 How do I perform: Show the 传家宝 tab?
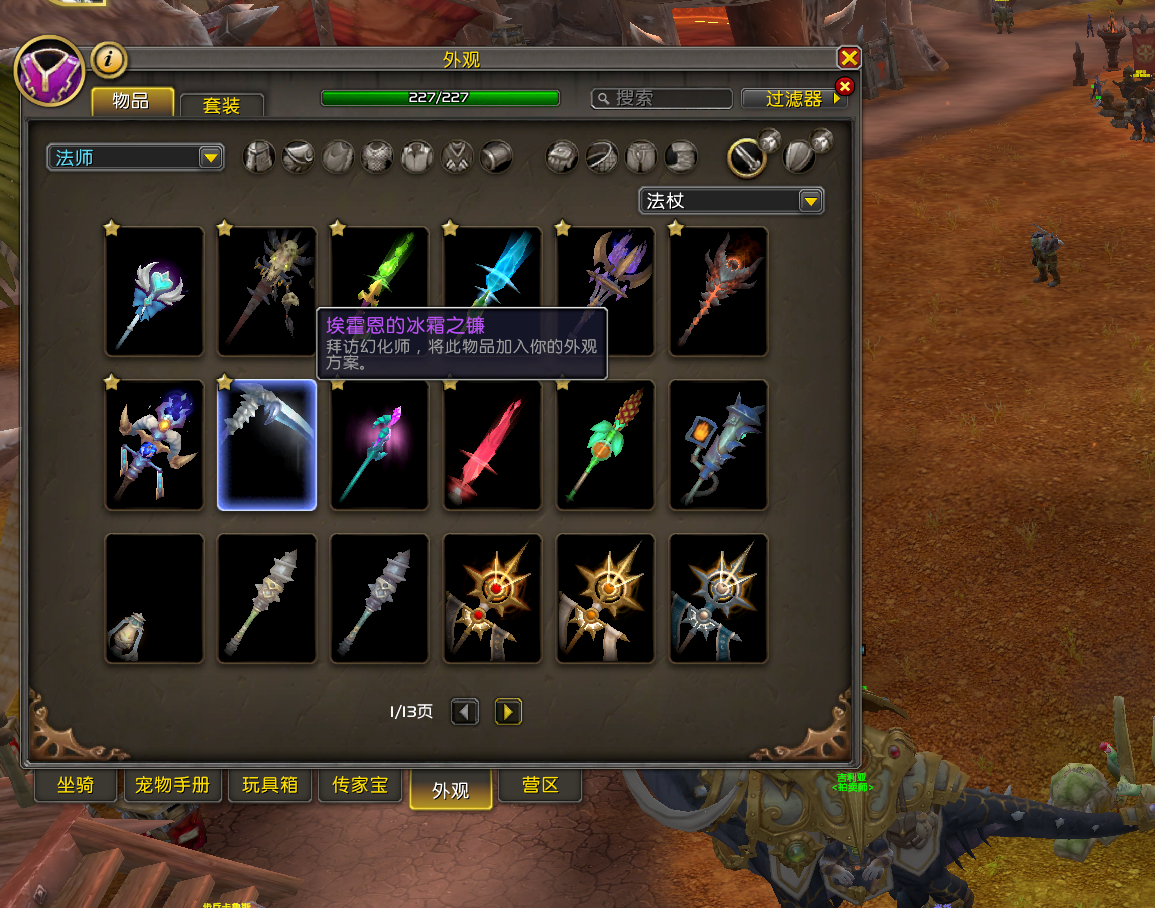(360, 785)
